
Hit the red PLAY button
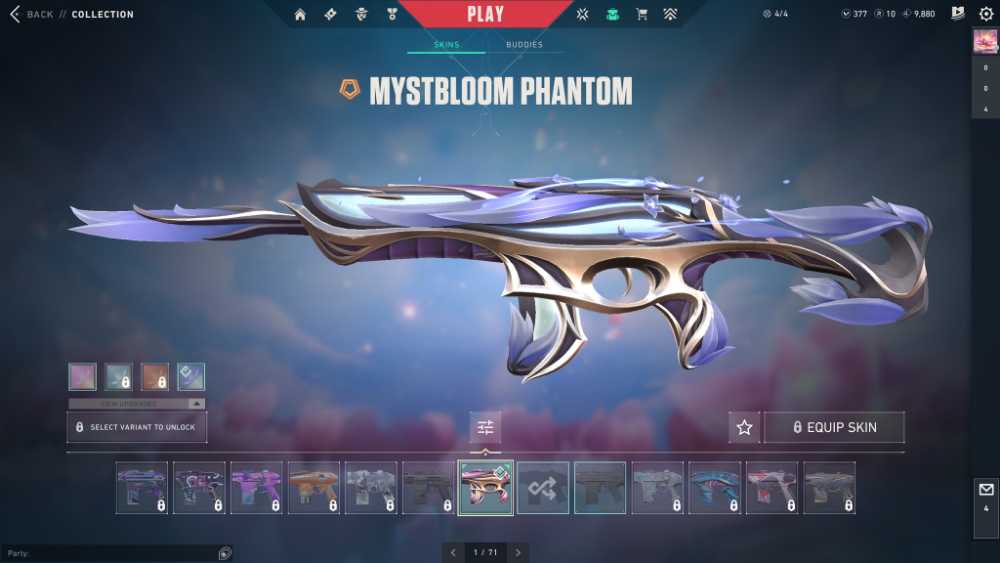(485, 14)
